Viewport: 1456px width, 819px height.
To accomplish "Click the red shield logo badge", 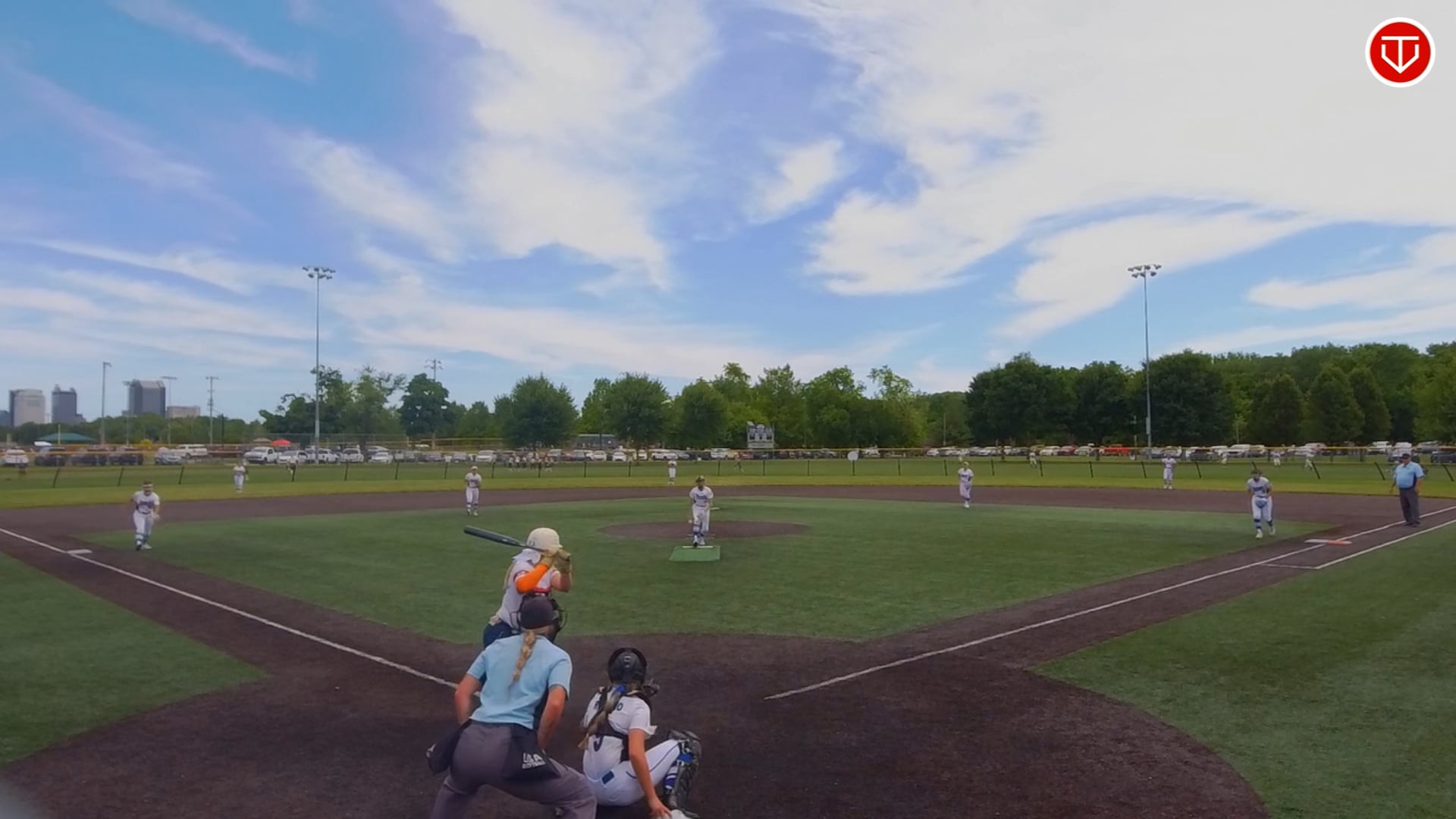I will pos(1399,52).
